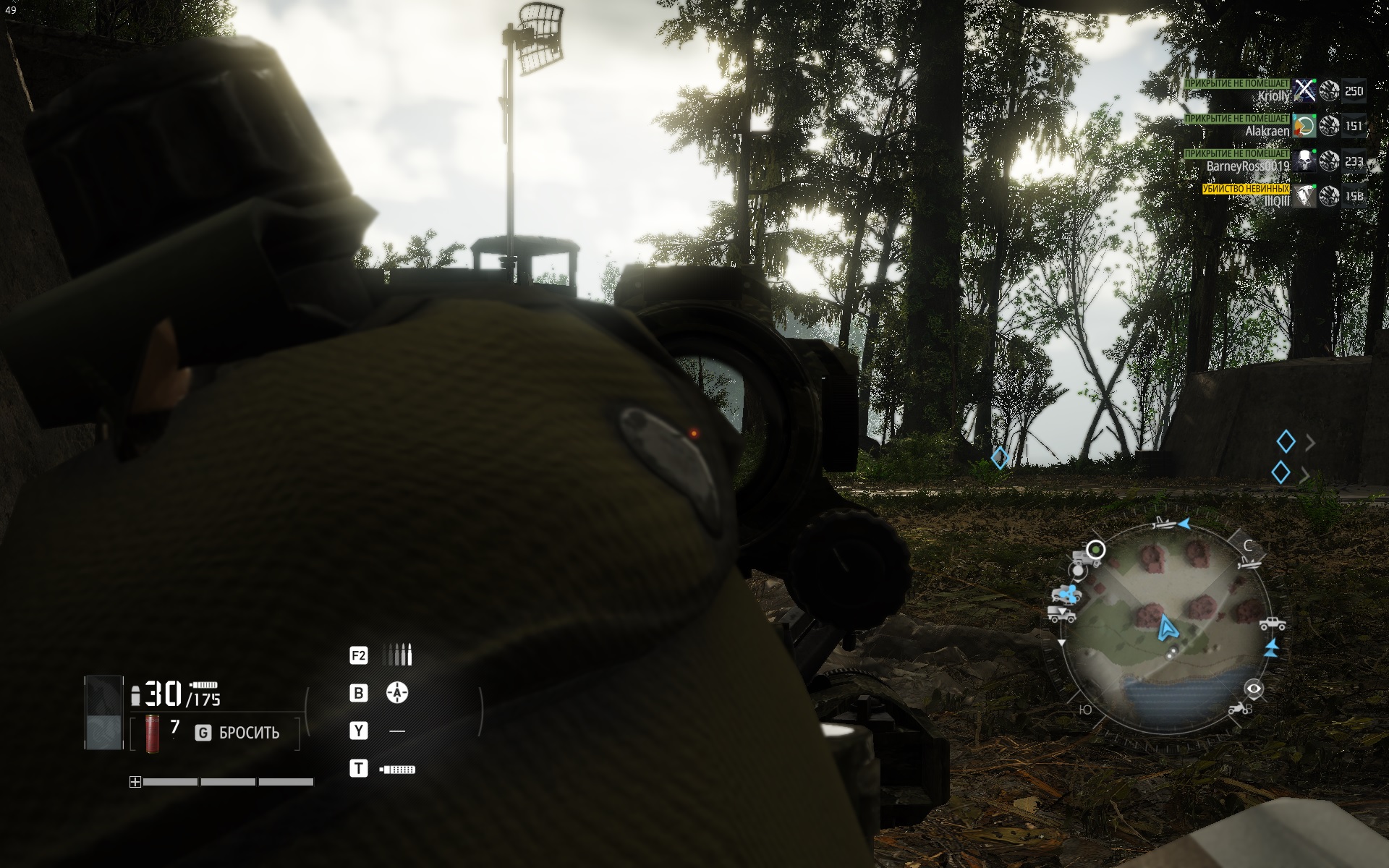Click the eye marker on the minimap
This screenshot has height=868, width=1389.
pos(1254,688)
